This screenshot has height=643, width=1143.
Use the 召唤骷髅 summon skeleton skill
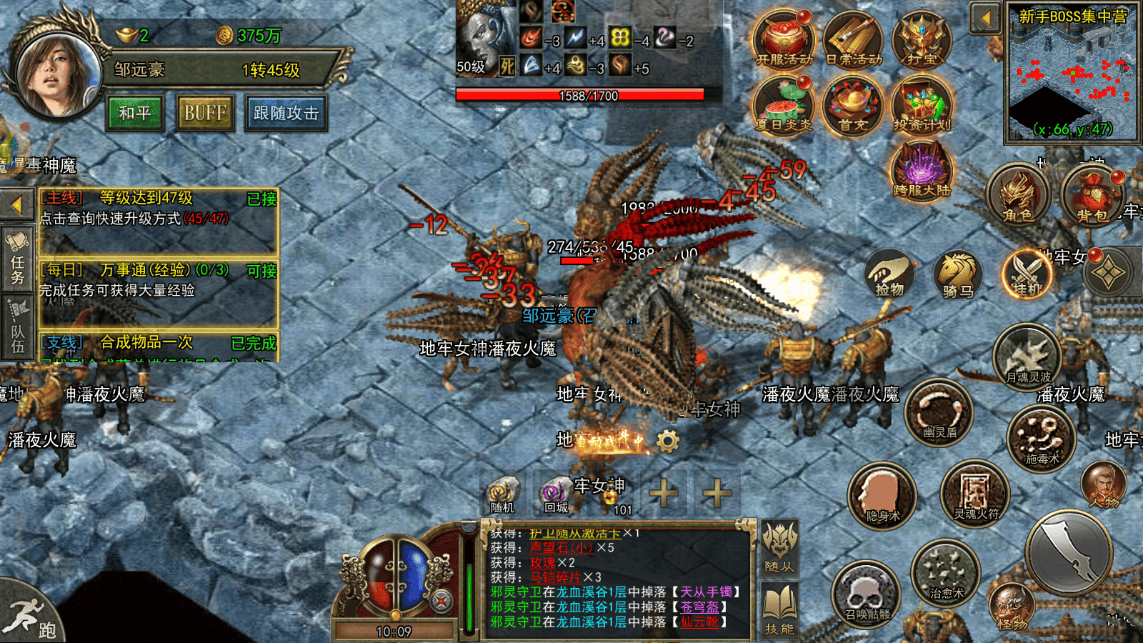865,593
